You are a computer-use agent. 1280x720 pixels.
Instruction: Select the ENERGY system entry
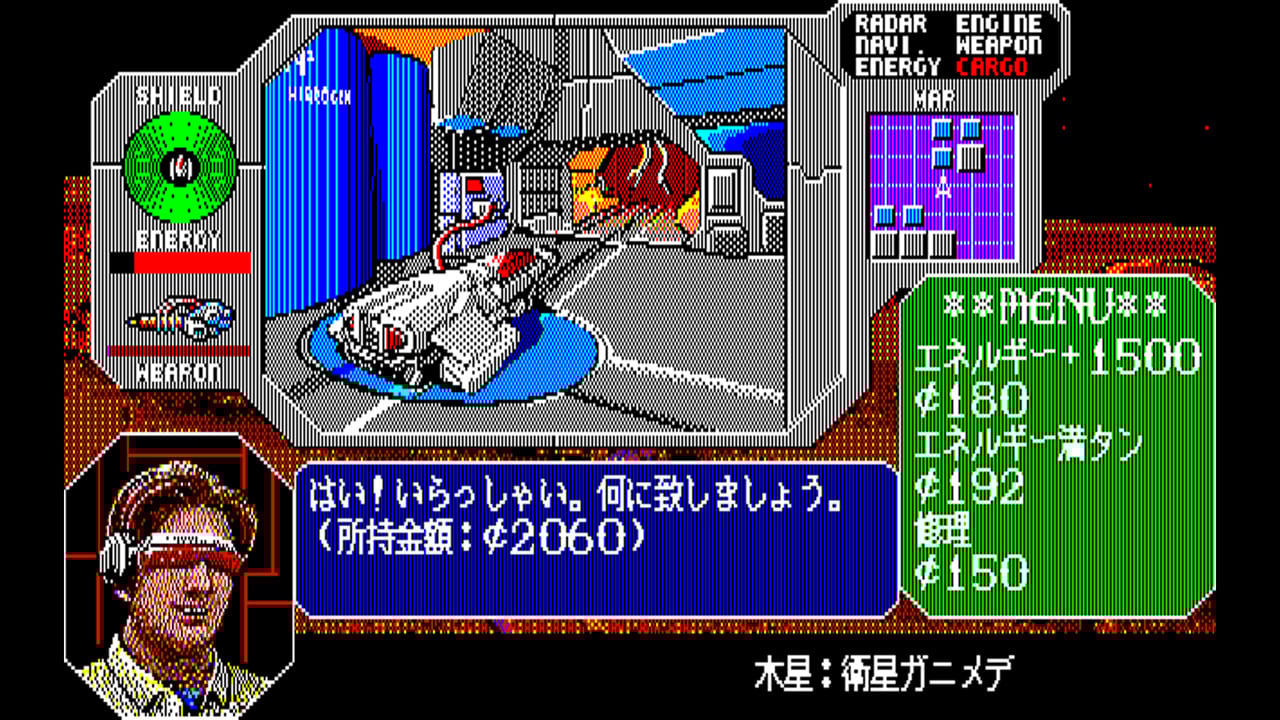pos(897,67)
